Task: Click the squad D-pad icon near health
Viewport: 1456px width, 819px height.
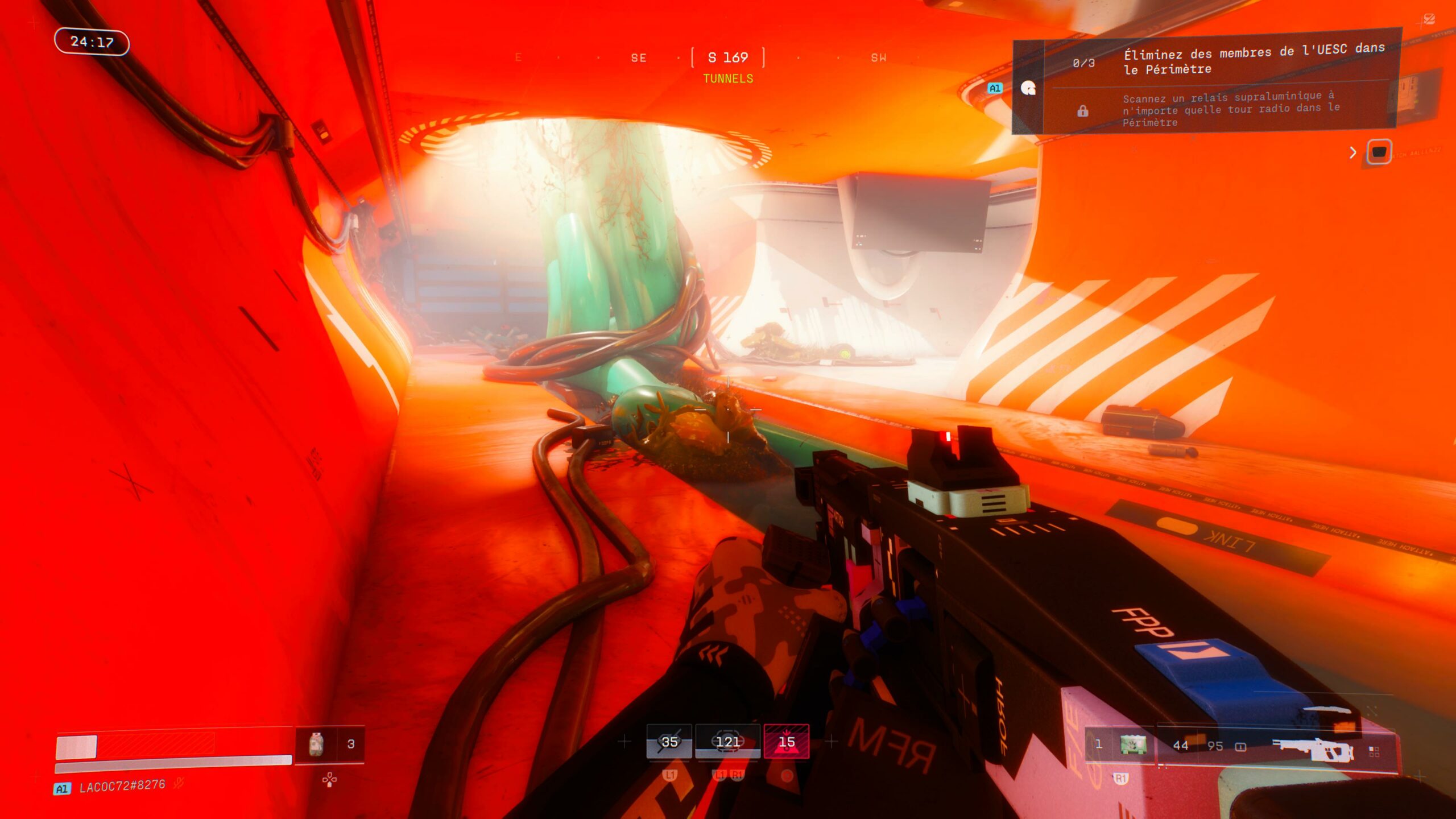Action: pyautogui.click(x=329, y=780)
